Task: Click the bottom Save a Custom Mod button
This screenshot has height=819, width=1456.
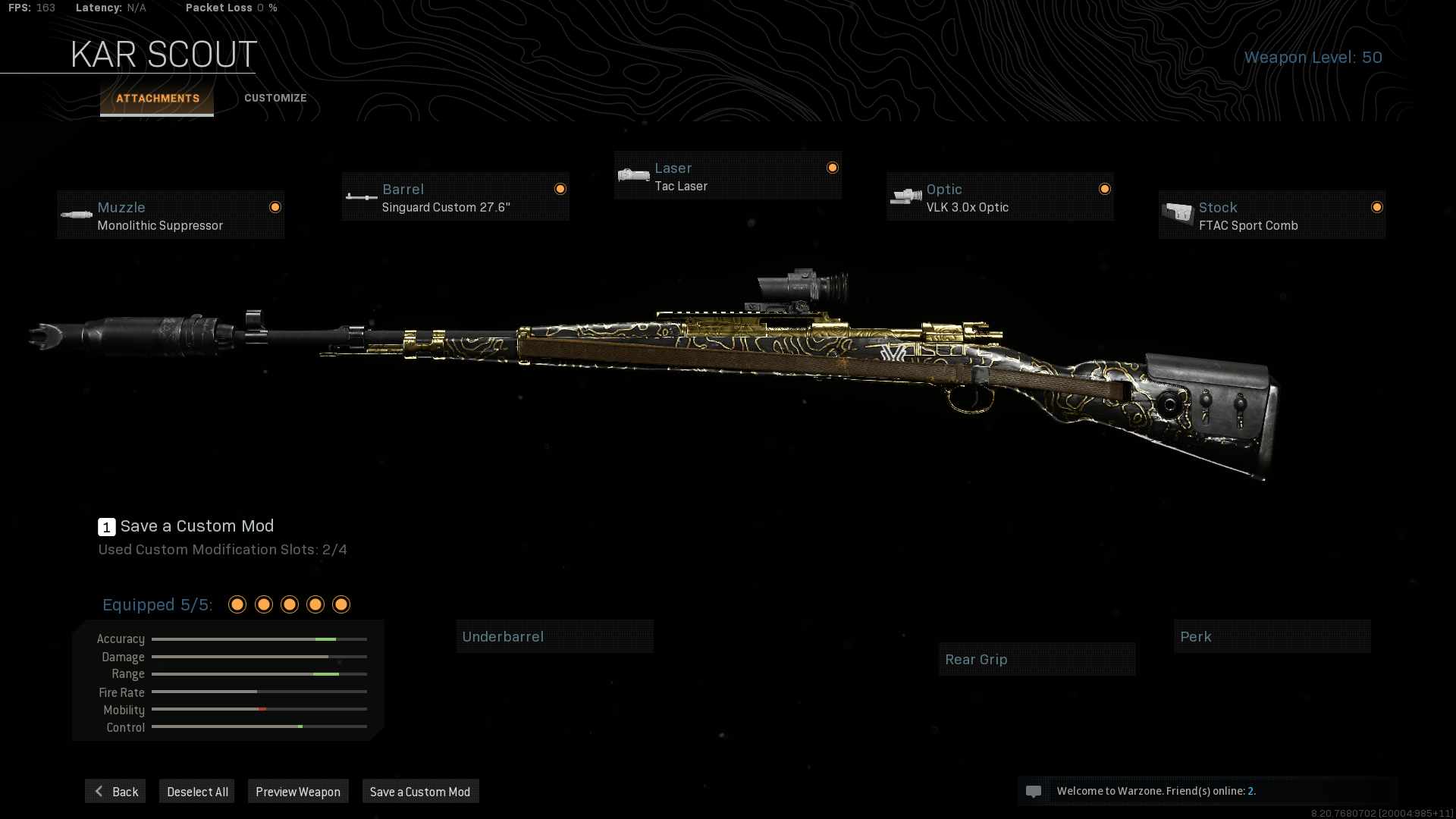Action: click(420, 792)
